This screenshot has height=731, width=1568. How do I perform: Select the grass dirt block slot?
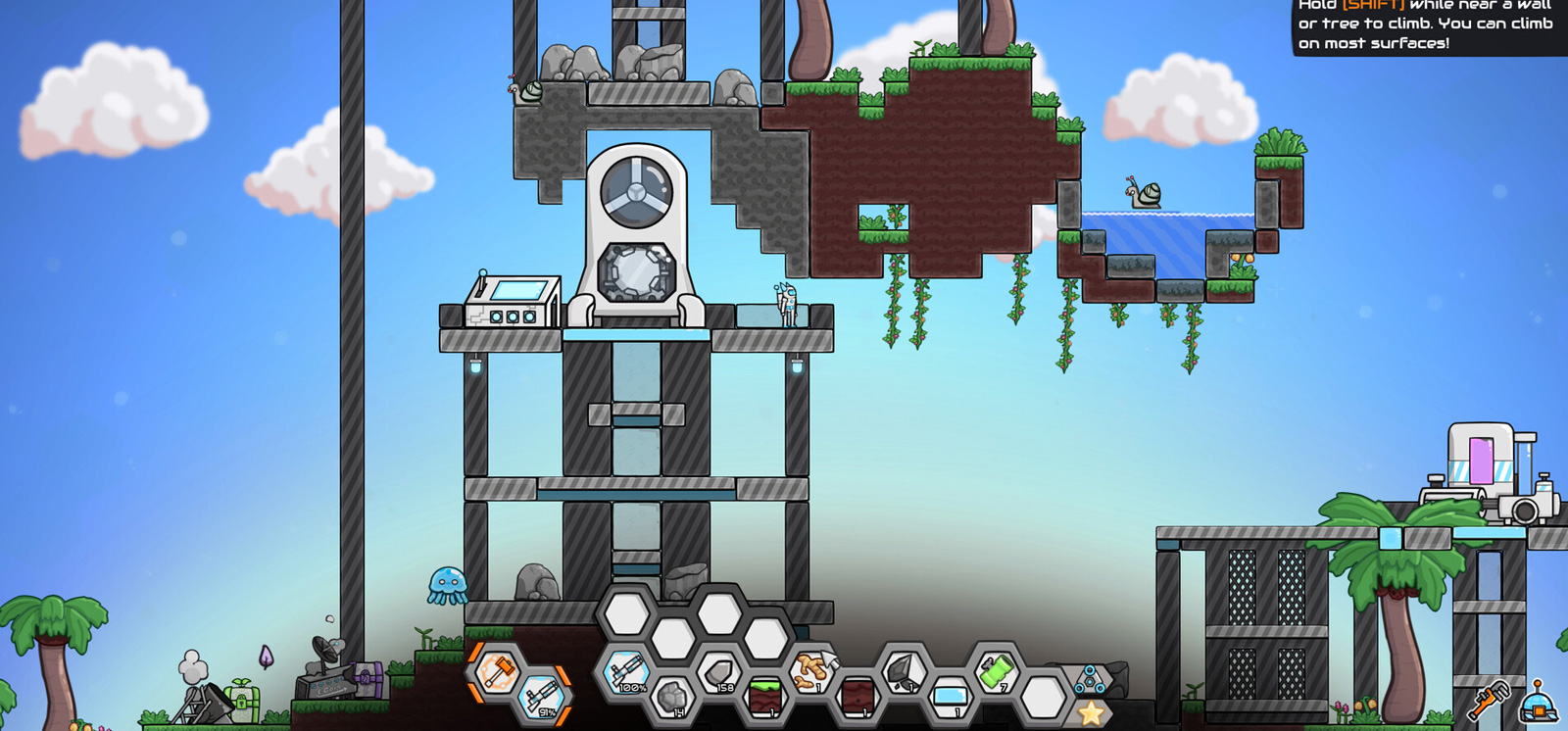click(x=764, y=697)
